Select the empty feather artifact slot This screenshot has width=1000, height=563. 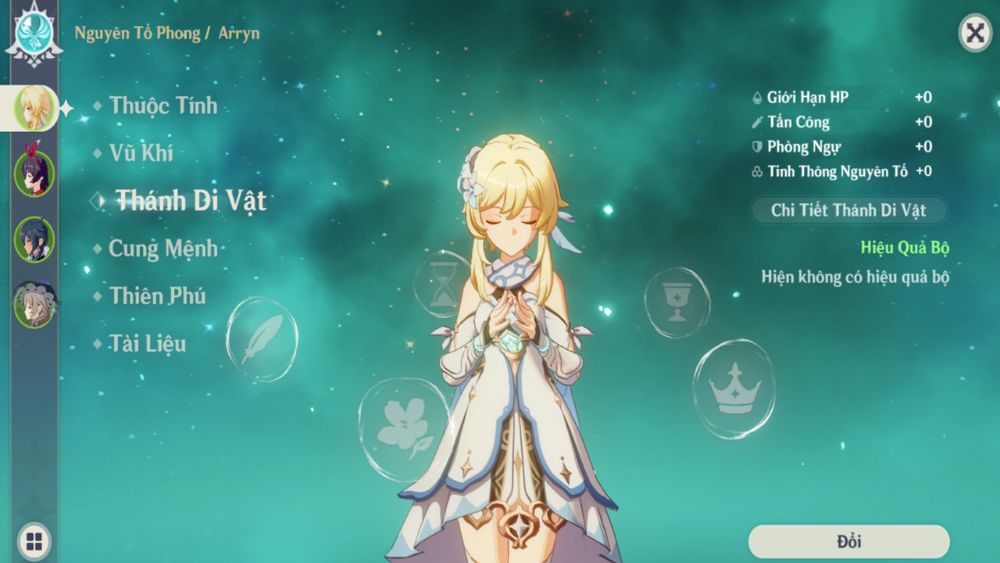tap(262, 339)
